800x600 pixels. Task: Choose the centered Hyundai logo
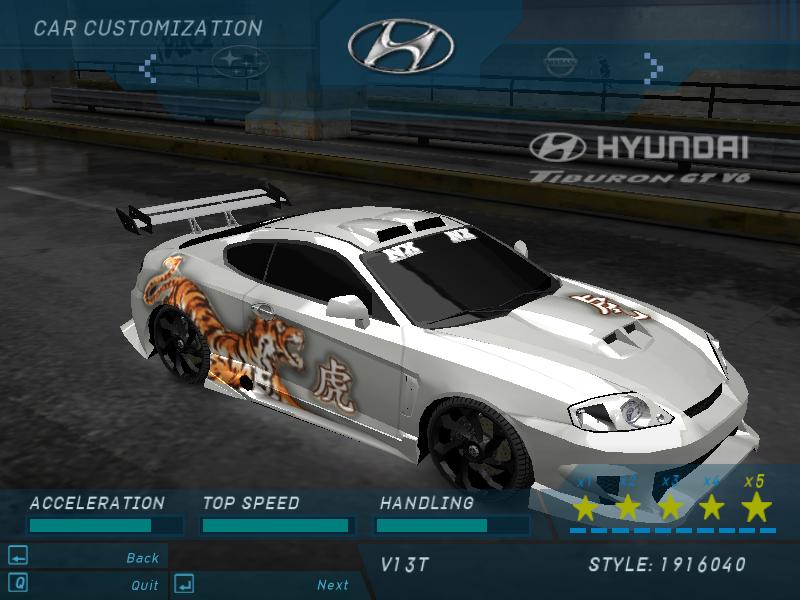click(400, 46)
